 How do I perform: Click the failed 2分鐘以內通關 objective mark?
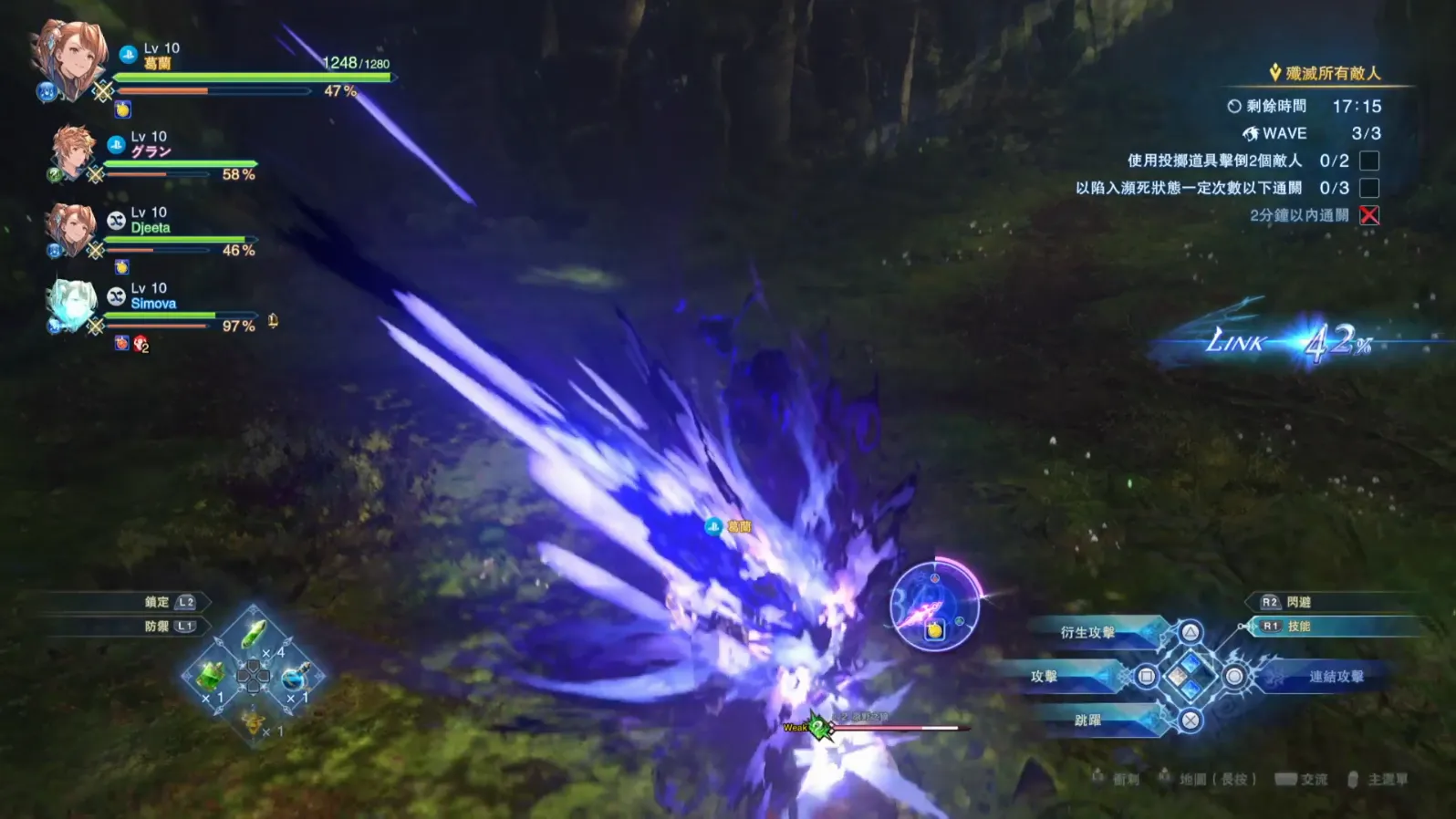(1368, 215)
